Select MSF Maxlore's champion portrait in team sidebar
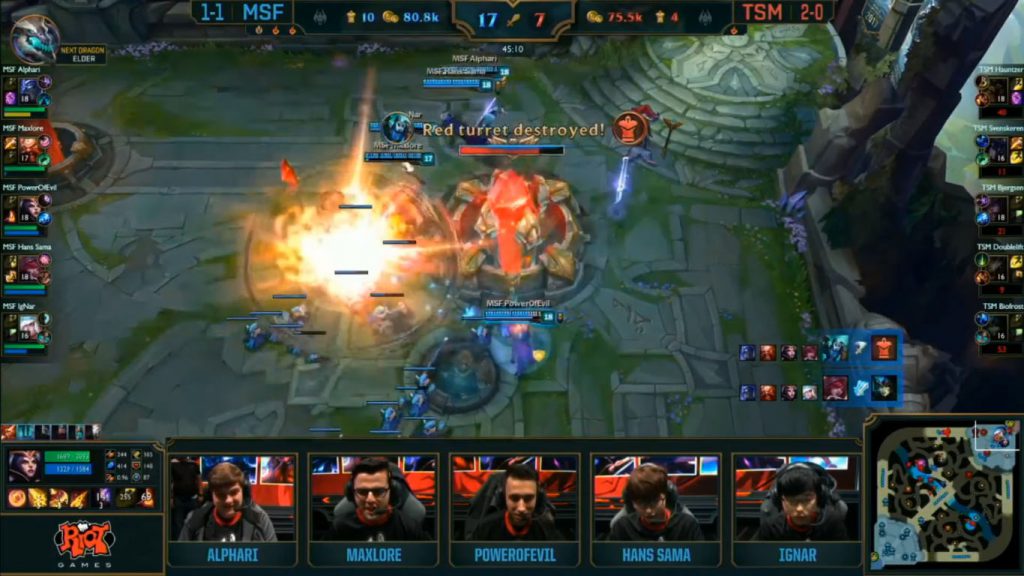The height and width of the screenshot is (576, 1024). point(30,148)
